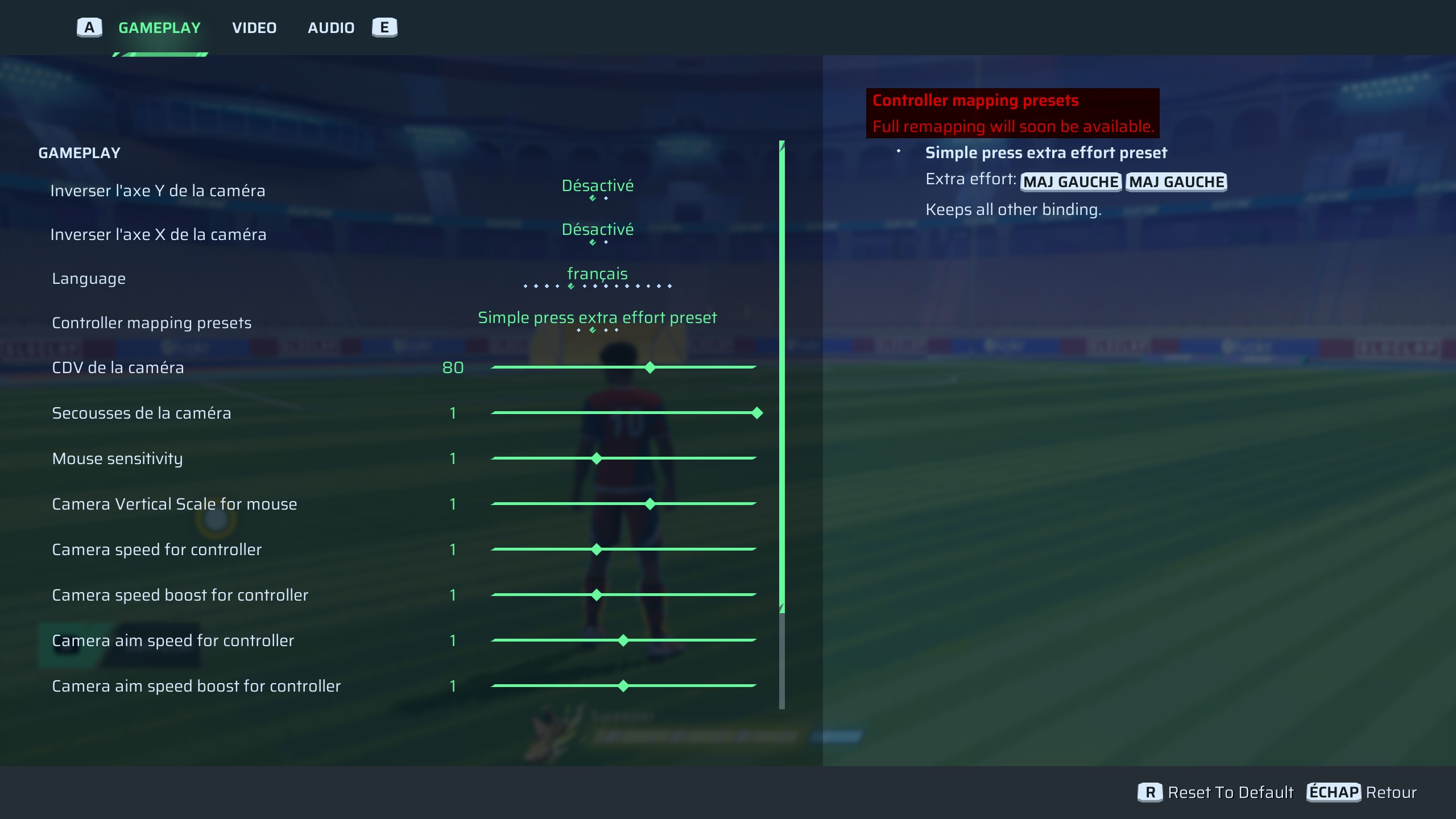This screenshot has height=819, width=1456.
Task: Click the first MAJ GAUCHE key badge
Action: click(1071, 181)
